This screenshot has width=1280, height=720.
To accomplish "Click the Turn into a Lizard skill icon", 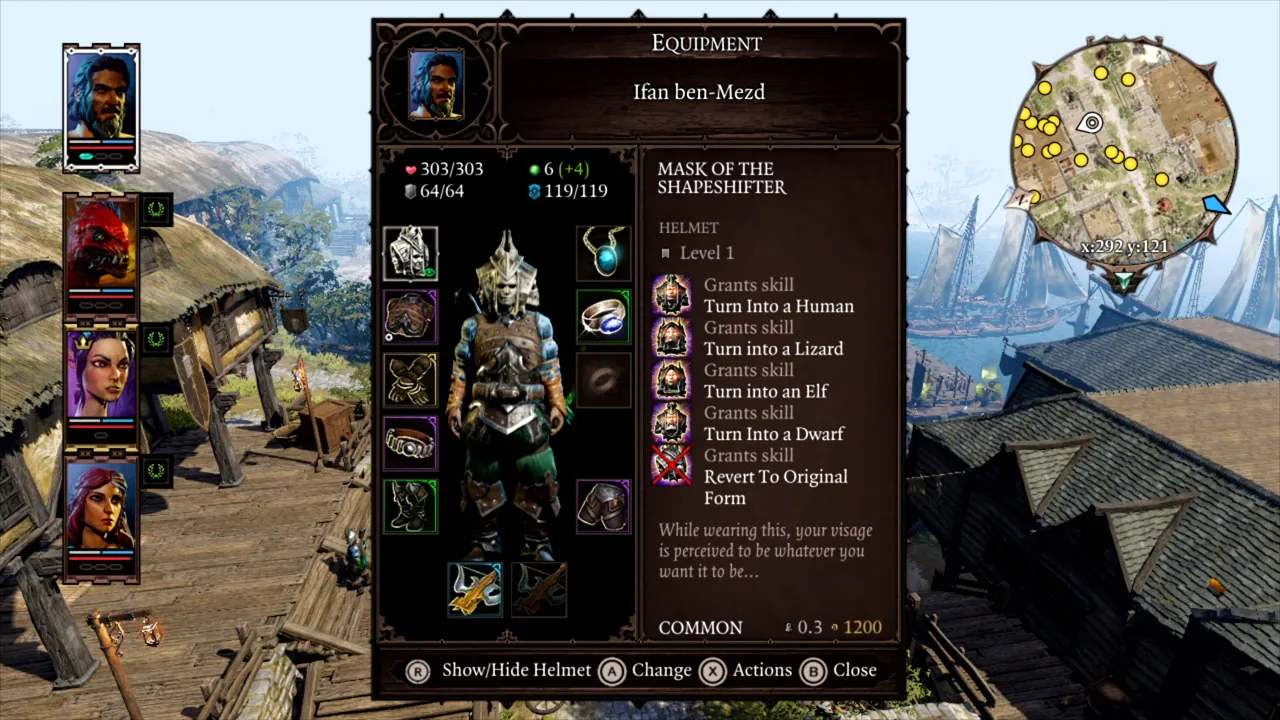I will (x=671, y=338).
